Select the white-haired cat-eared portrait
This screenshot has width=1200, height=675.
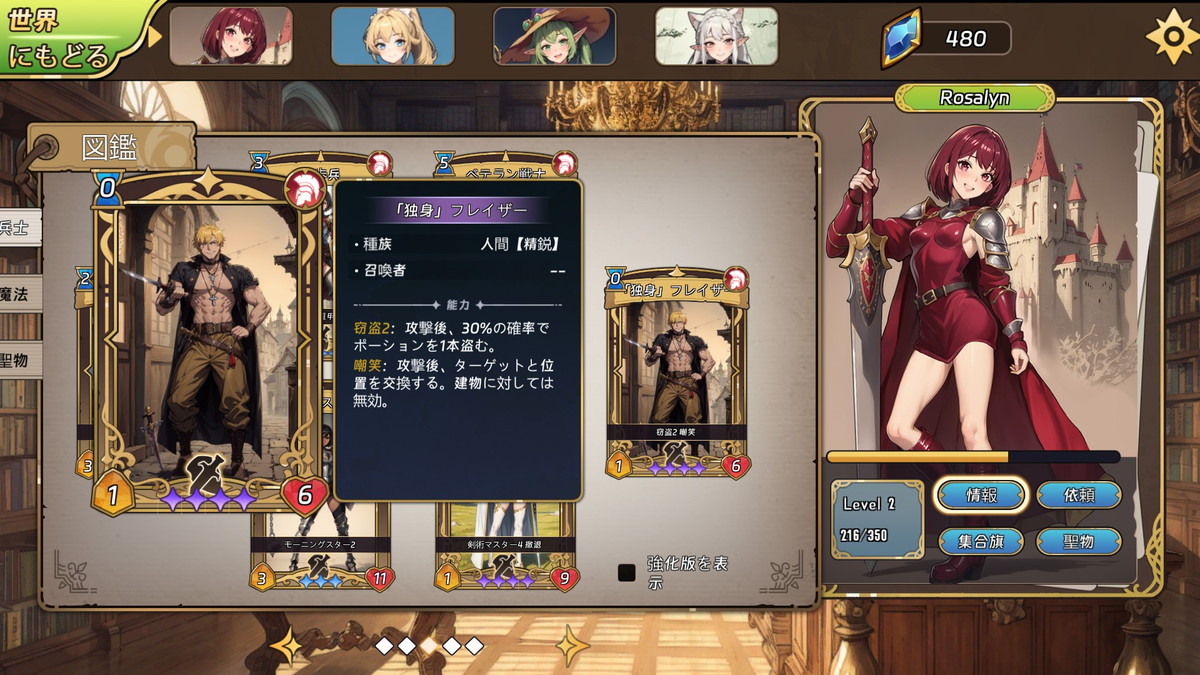coord(716,36)
